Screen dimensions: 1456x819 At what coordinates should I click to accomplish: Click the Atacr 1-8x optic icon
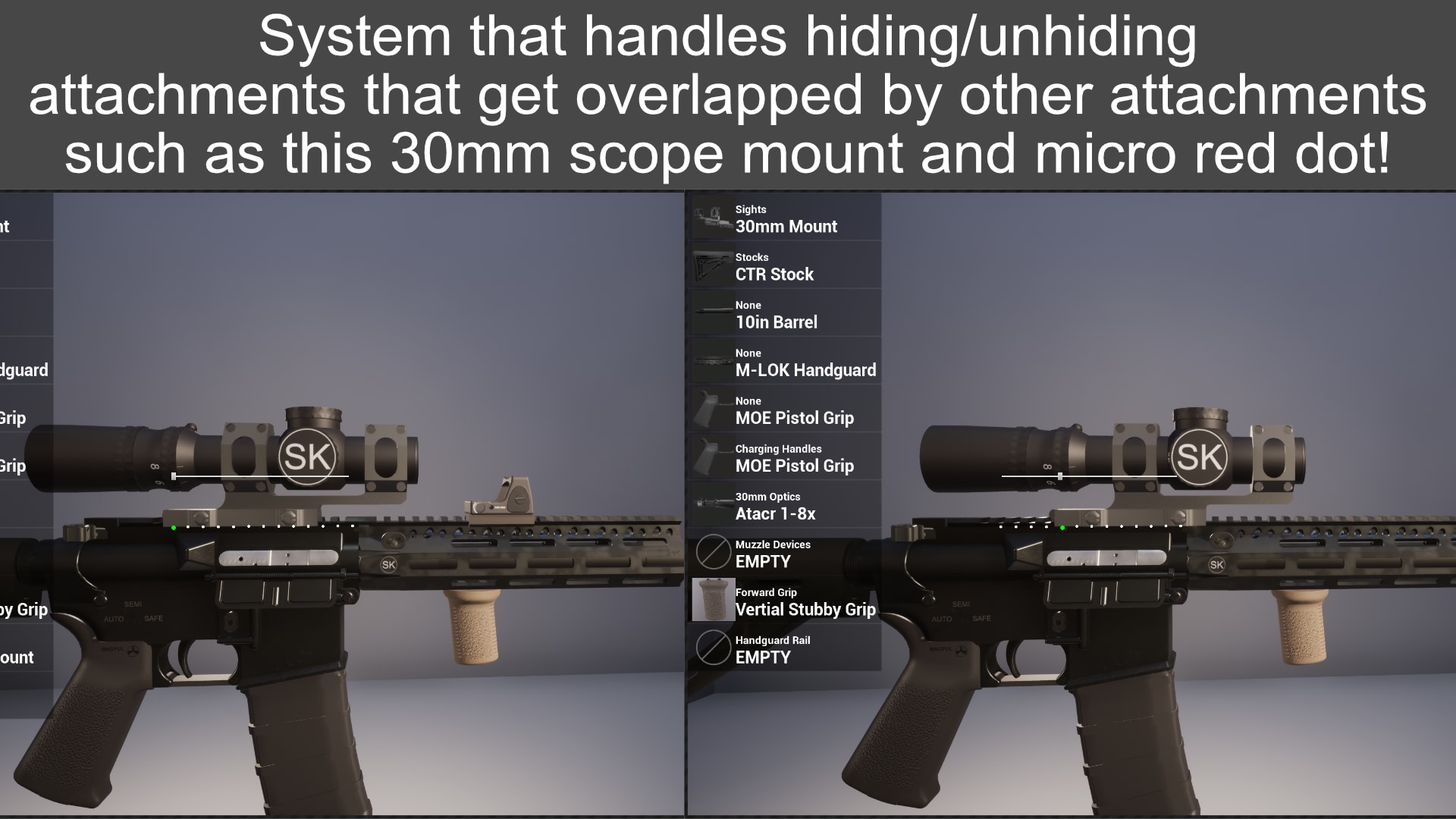[713, 504]
